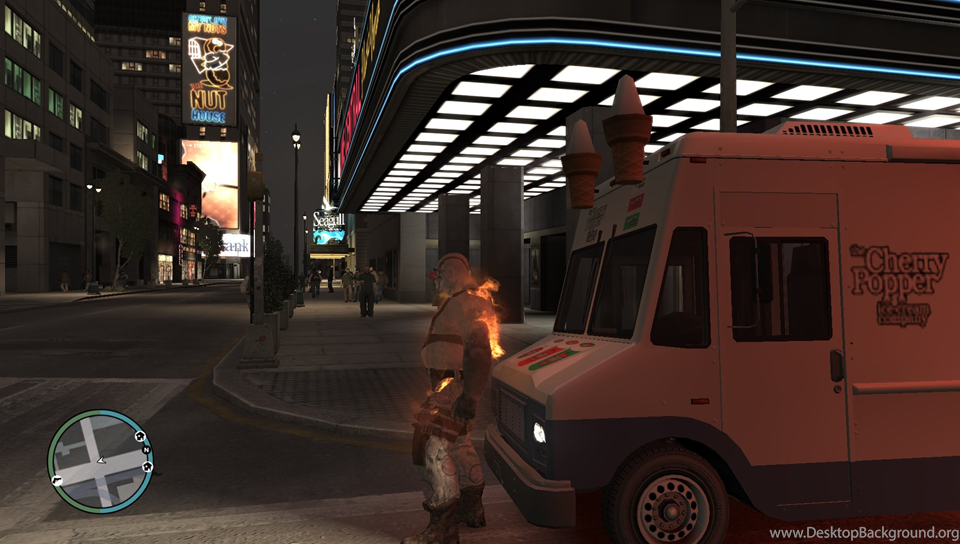
Task: Click the circular minimap
Action: pyautogui.click(x=100, y=461)
